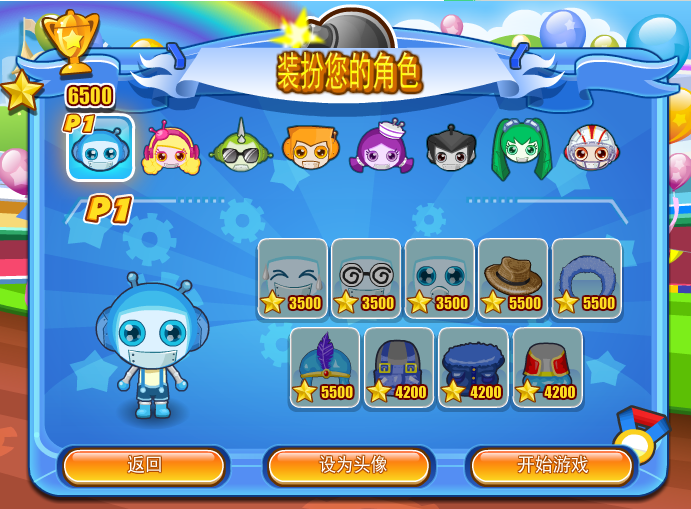Select the blue fur-collar coat item
691x509 pixels.
[473, 367]
